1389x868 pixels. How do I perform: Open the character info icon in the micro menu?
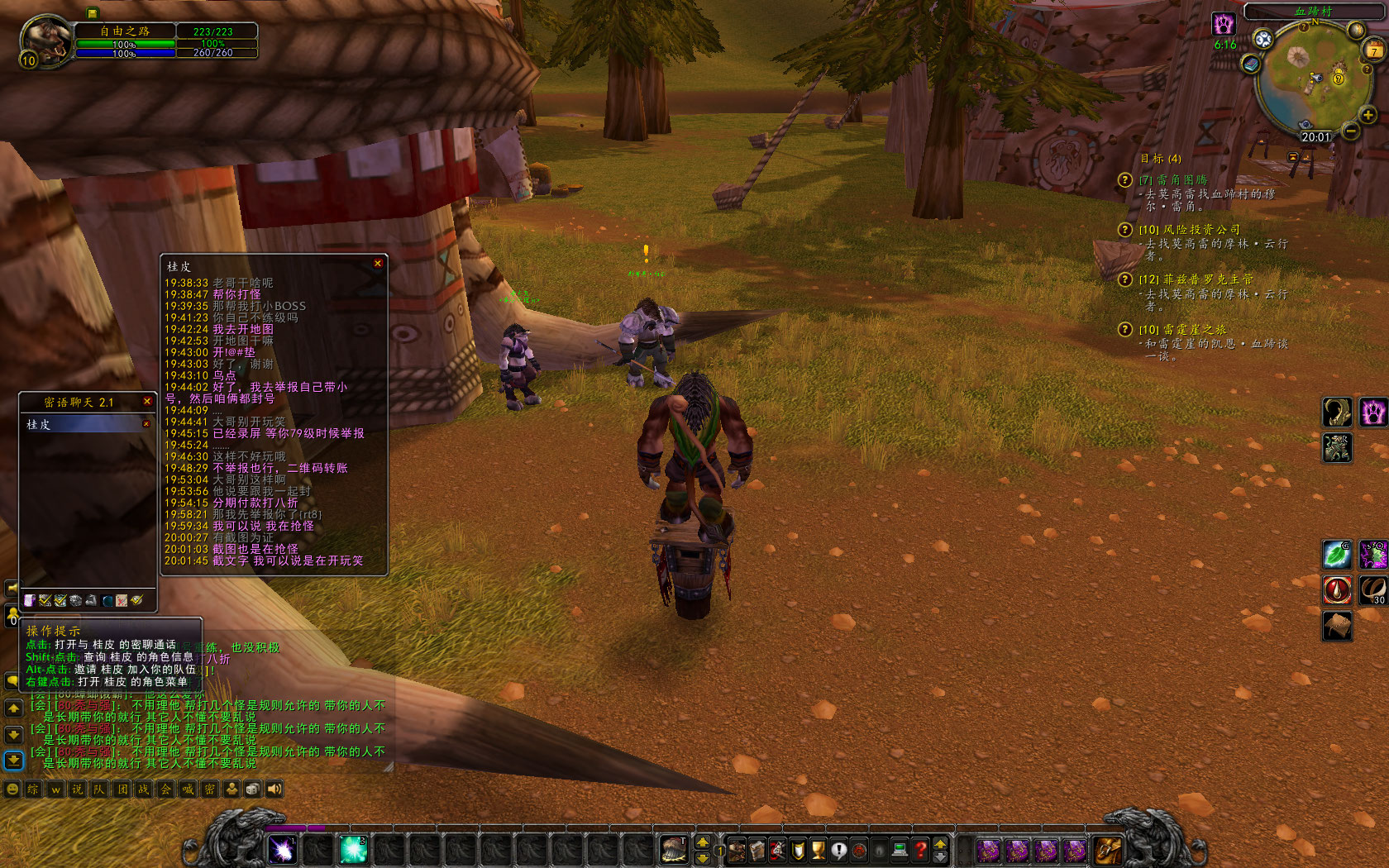(737, 848)
